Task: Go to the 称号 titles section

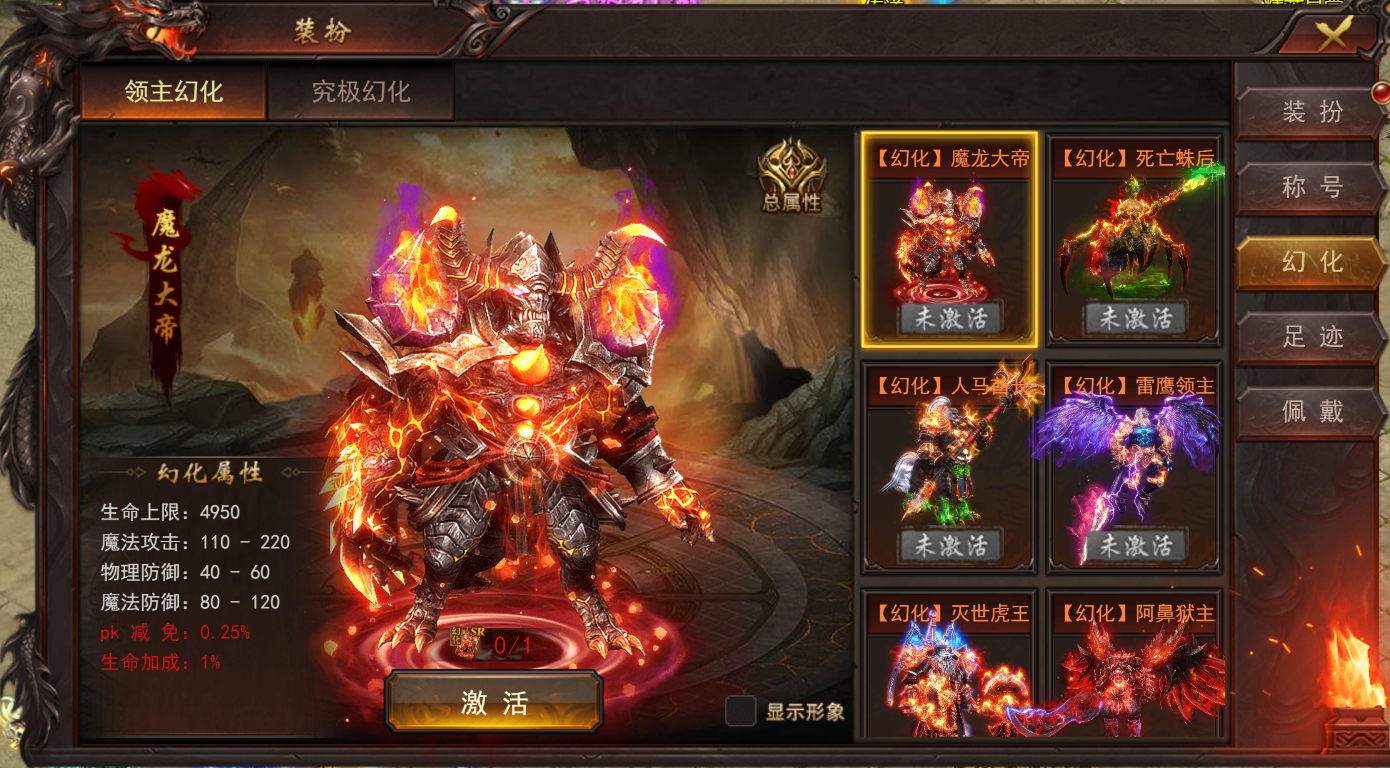Action: pos(1311,187)
